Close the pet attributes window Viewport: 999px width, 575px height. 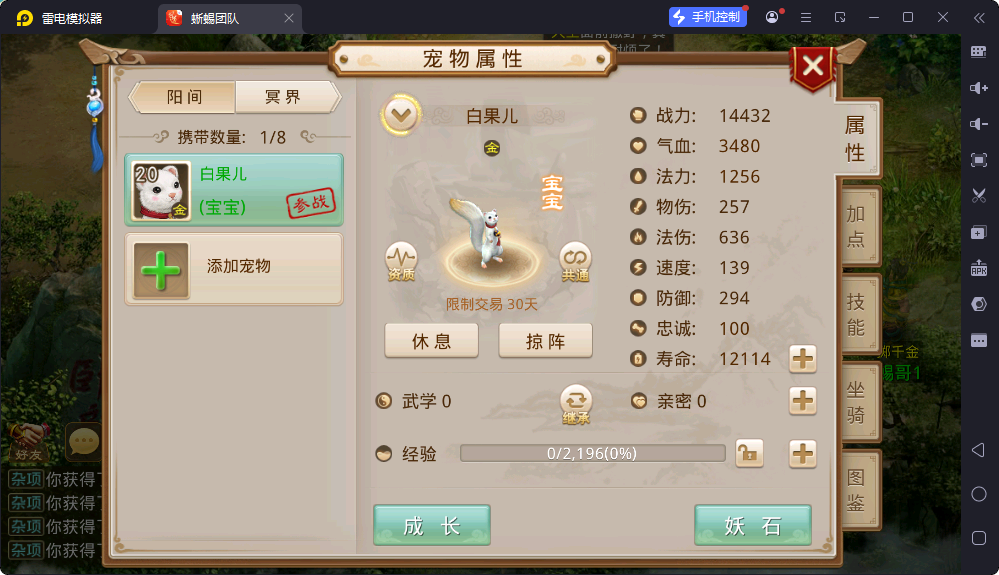click(813, 67)
